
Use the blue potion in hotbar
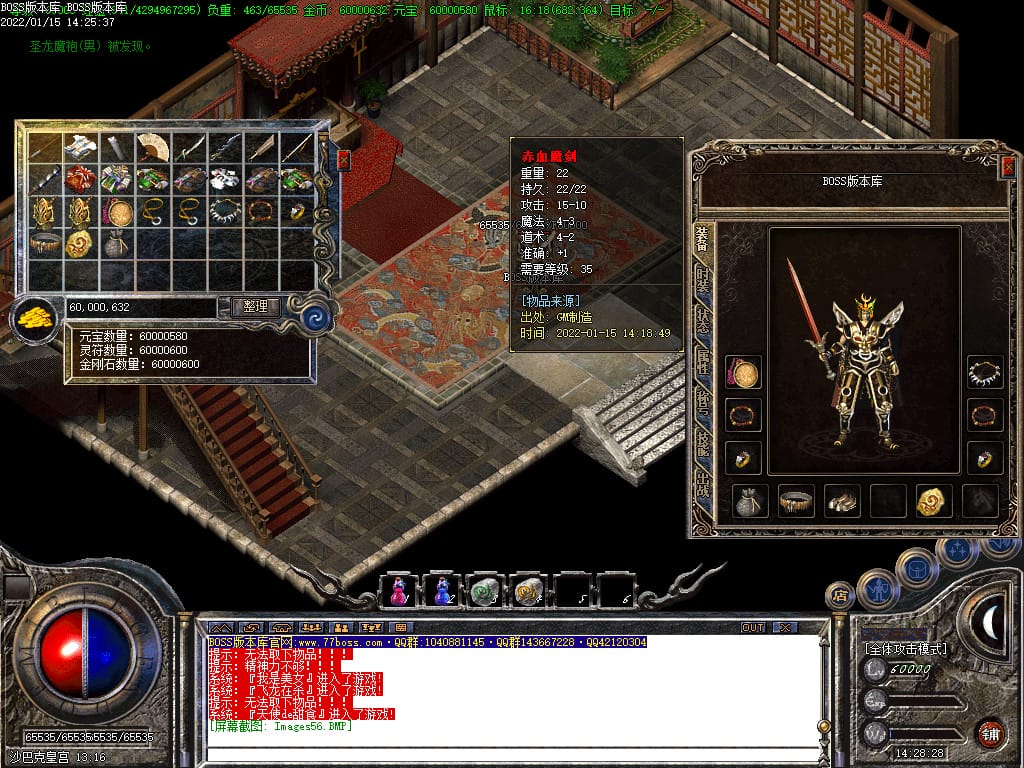(x=441, y=591)
